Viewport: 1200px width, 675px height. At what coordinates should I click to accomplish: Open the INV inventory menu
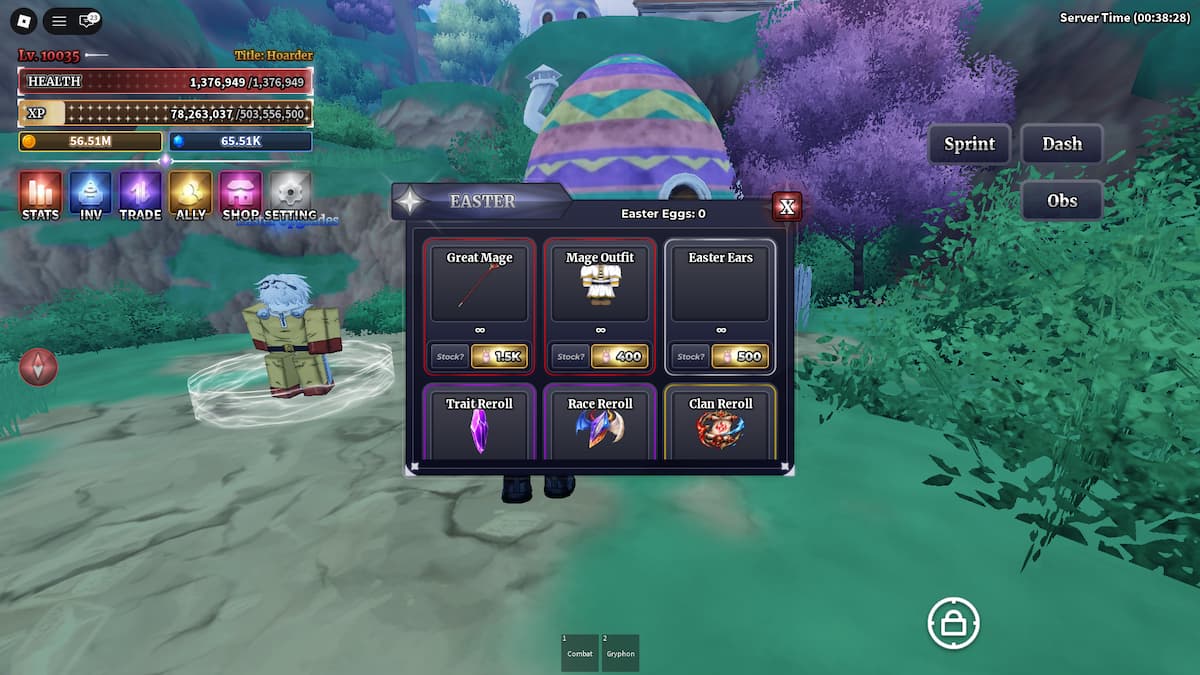click(90, 194)
